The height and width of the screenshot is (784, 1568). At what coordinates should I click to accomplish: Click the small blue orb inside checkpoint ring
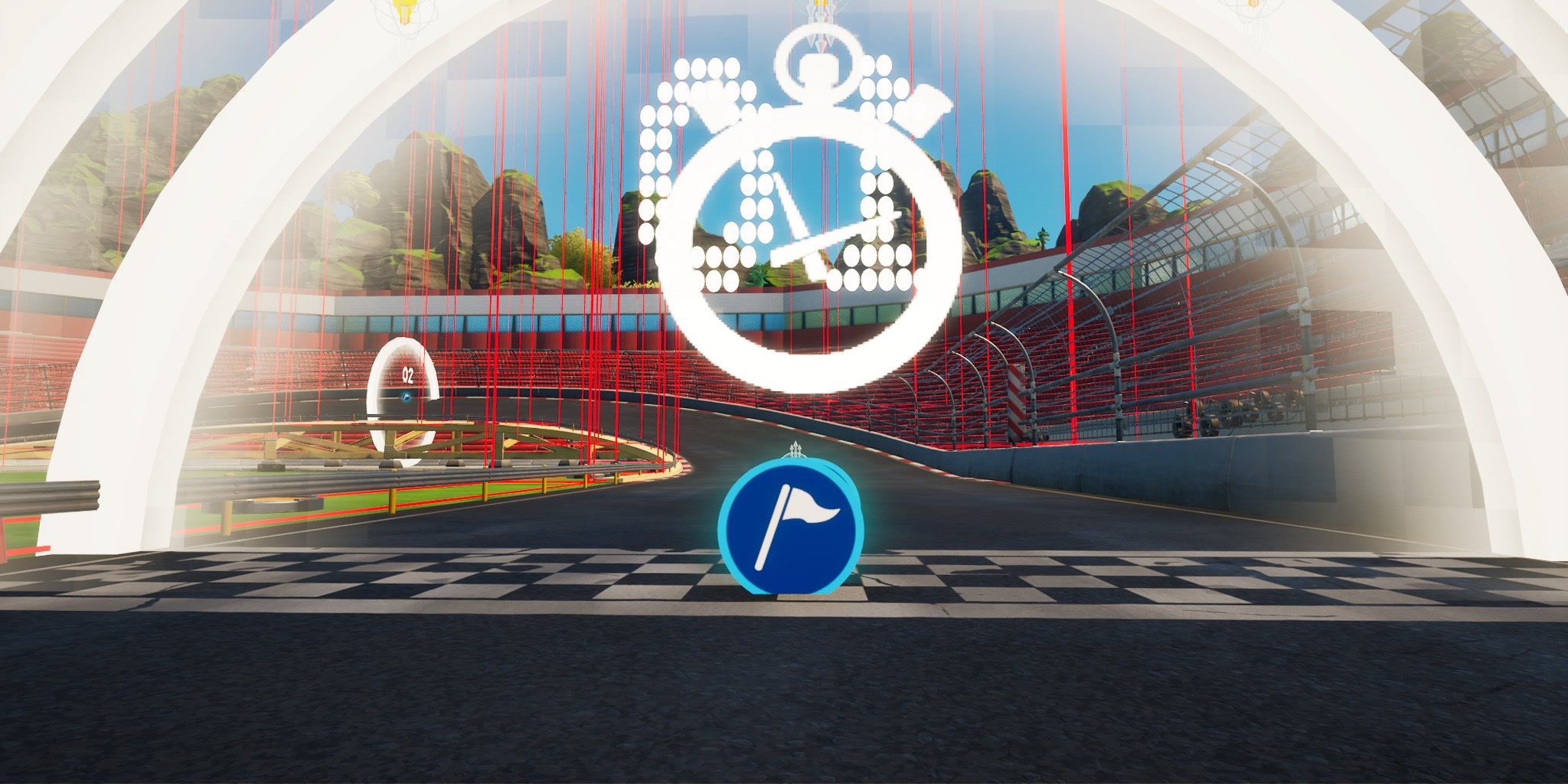click(x=407, y=398)
